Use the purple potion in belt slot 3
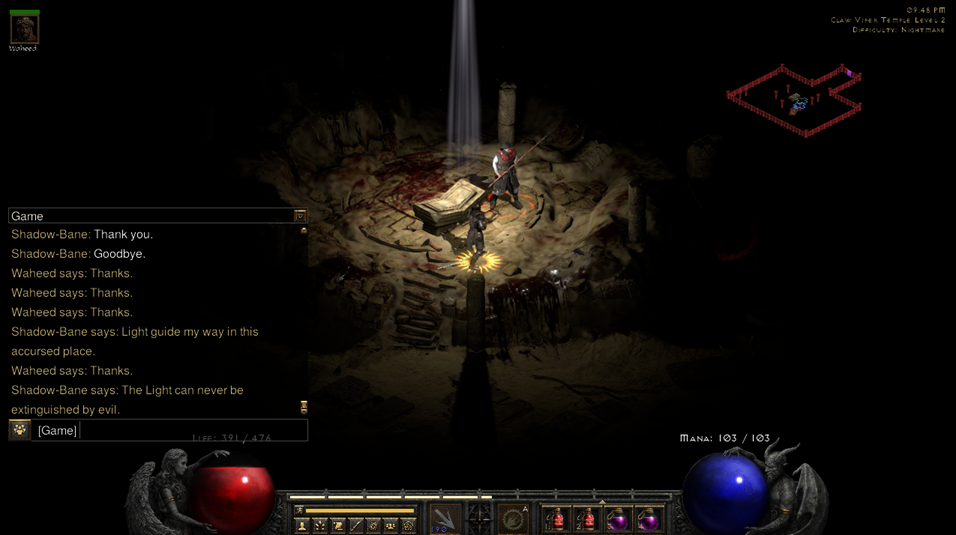Image resolution: width=956 pixels, height=535 pixels. [618, 519]
